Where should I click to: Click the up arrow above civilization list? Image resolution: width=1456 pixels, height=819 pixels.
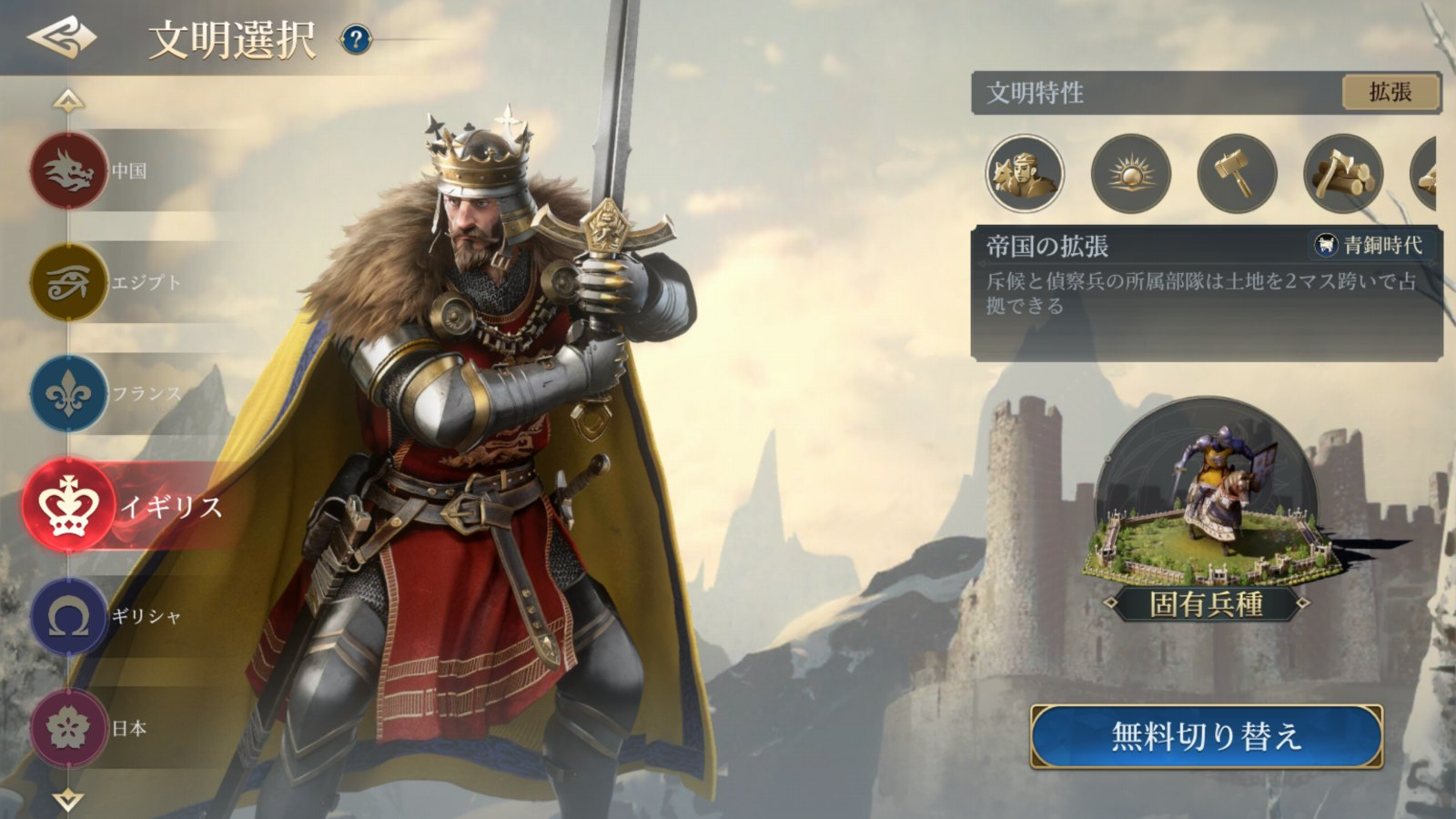68,100
